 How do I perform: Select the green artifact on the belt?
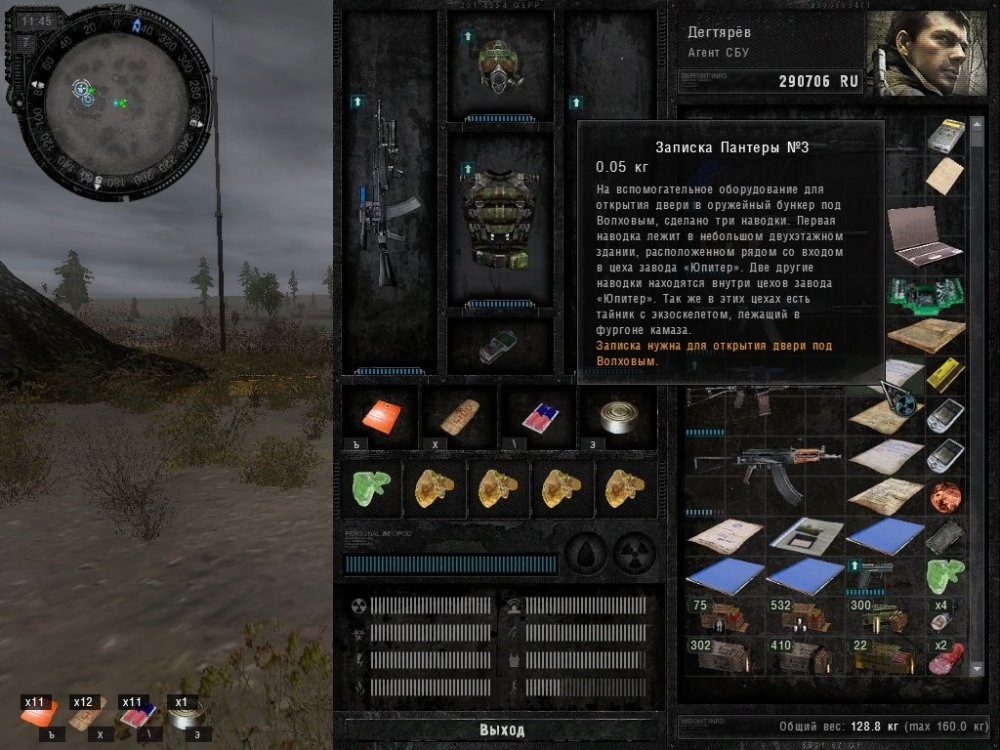pos(372,488)
